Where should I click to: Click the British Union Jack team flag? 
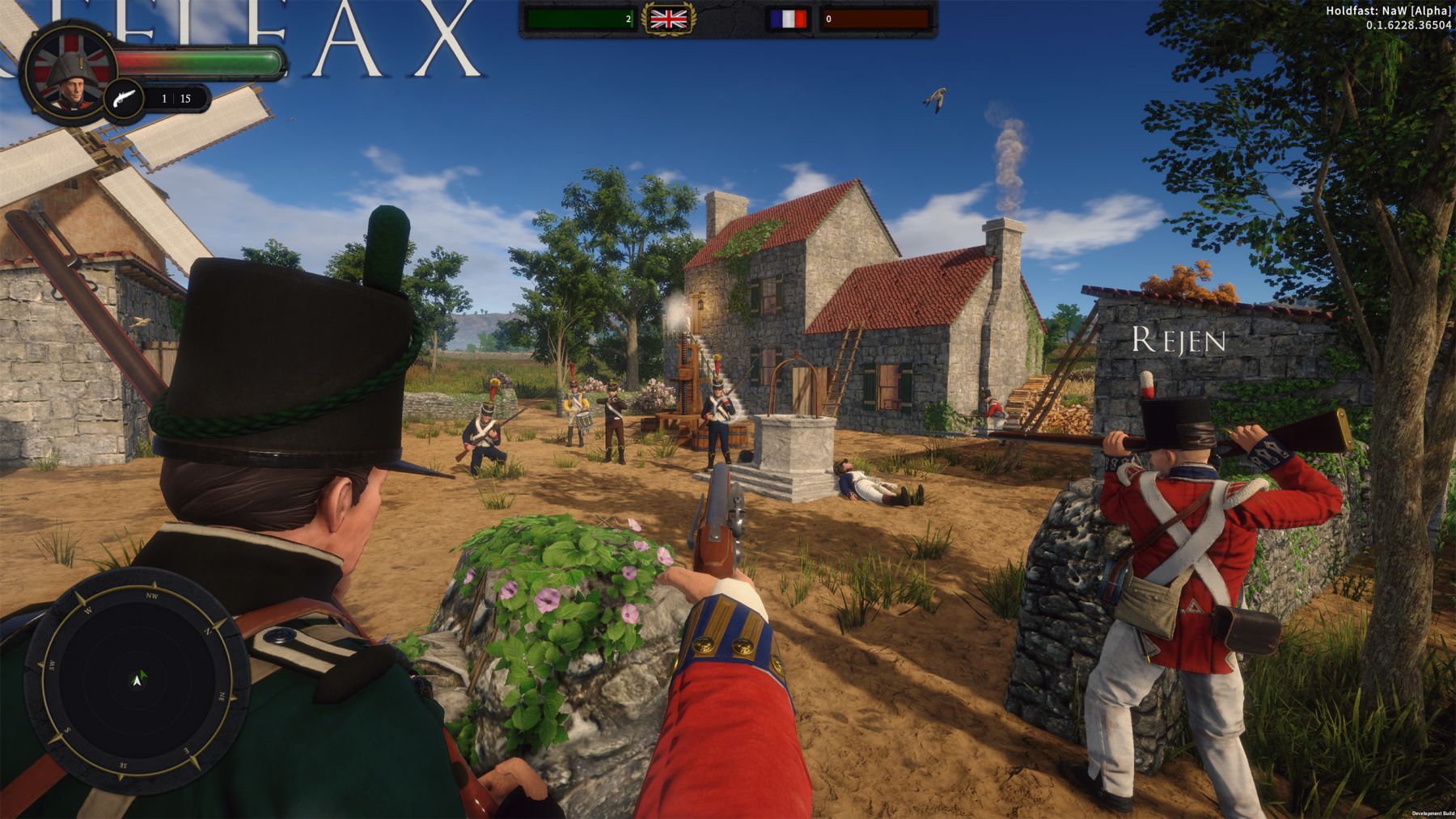[x=668, y=19]
